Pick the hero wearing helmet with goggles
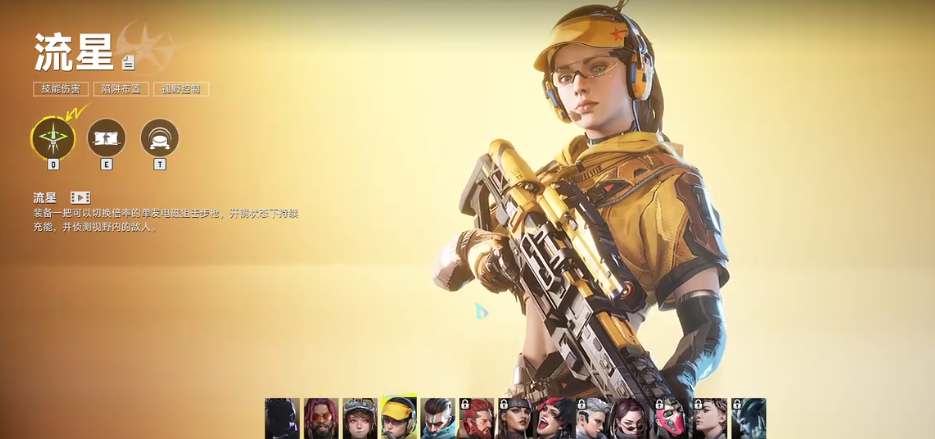The image size is (935, 439). pos(360,418)
